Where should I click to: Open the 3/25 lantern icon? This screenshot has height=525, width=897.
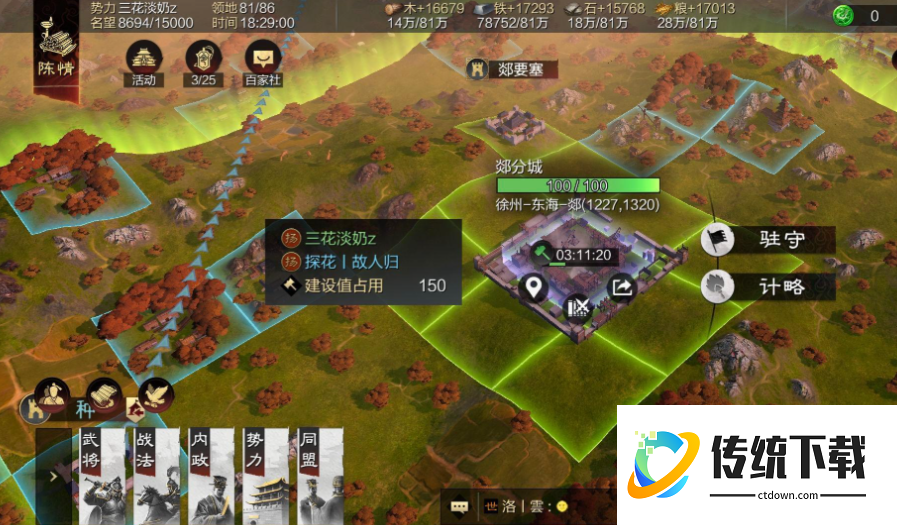coord(204,60)
